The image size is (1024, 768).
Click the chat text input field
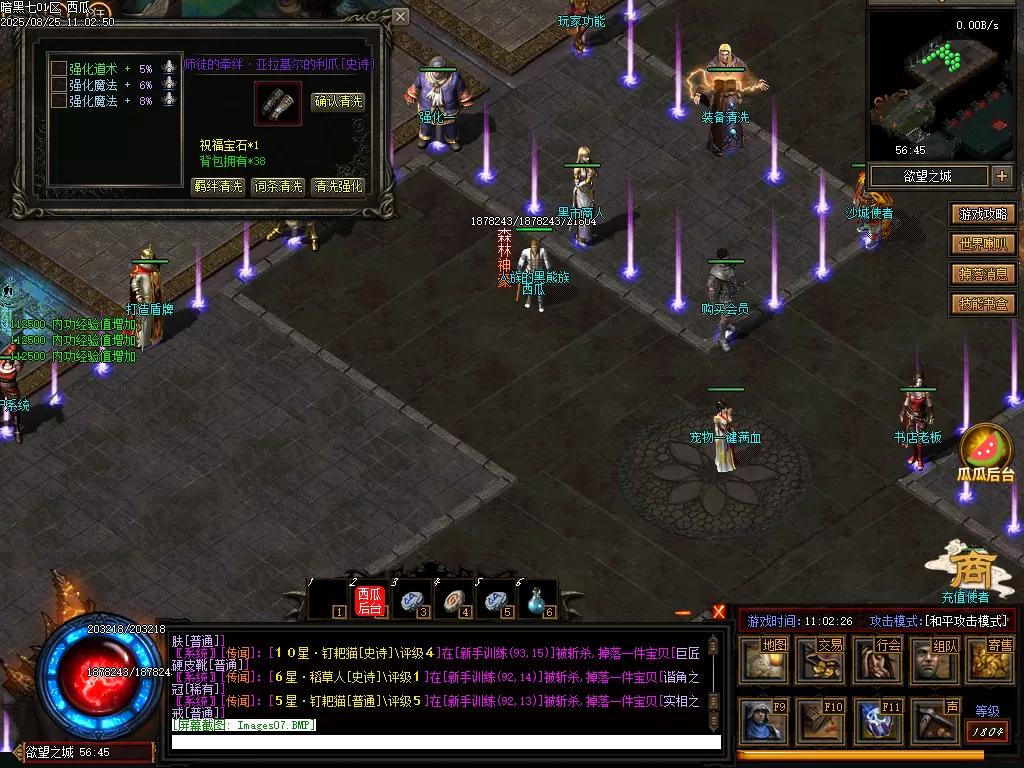pyautogui.click(x=445, y=742)
